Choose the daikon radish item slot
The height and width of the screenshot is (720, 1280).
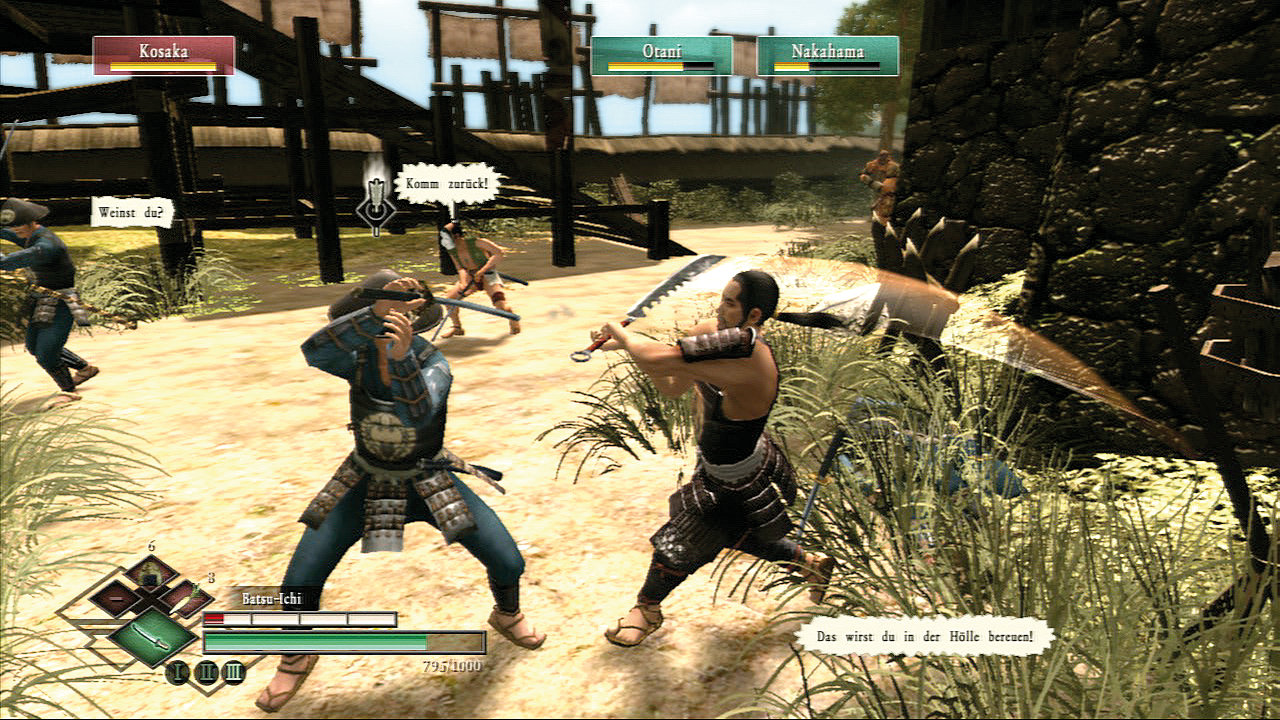(x=186, y=598)
